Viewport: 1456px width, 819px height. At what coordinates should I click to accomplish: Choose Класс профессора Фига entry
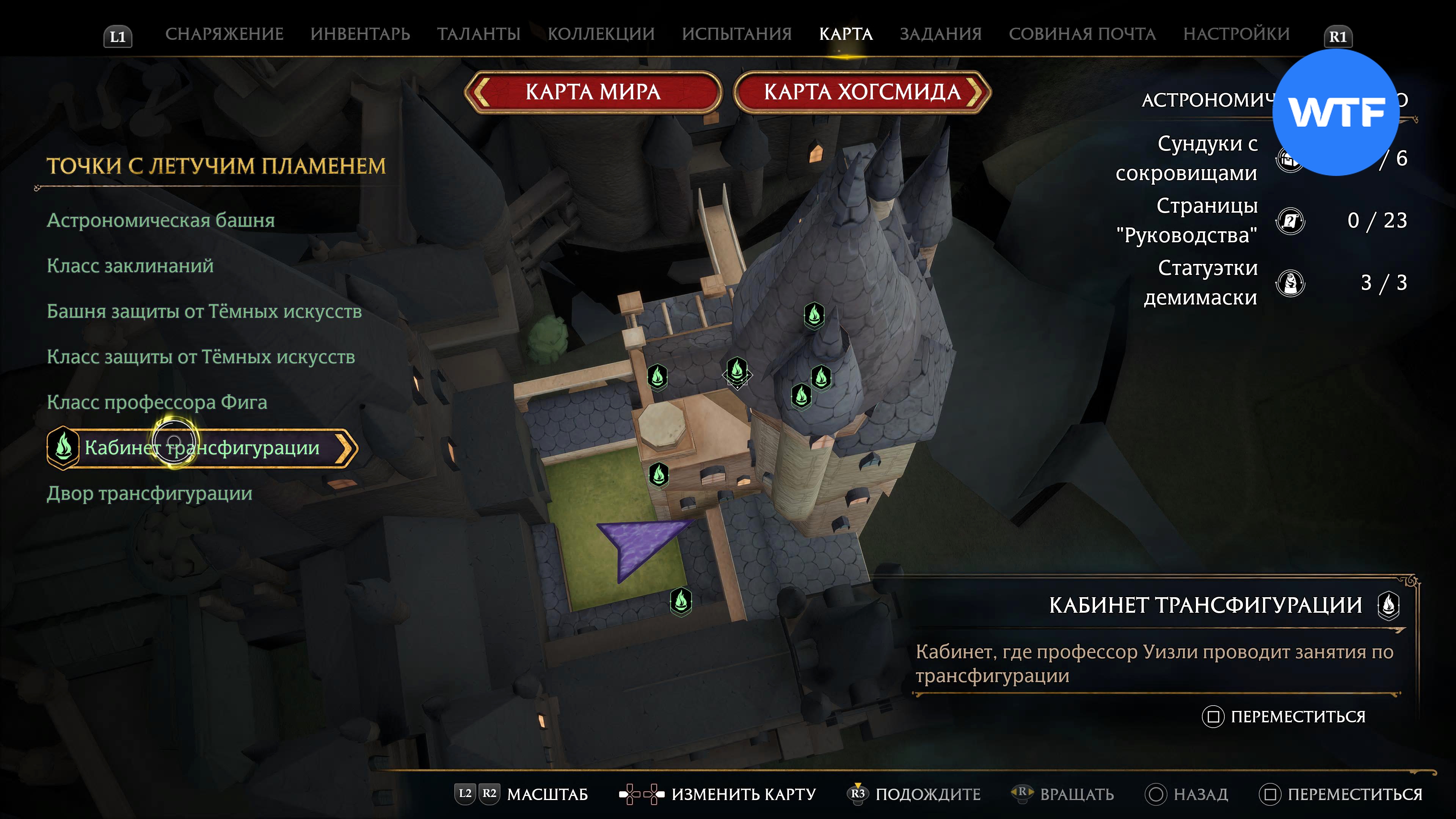pos(157,402)
